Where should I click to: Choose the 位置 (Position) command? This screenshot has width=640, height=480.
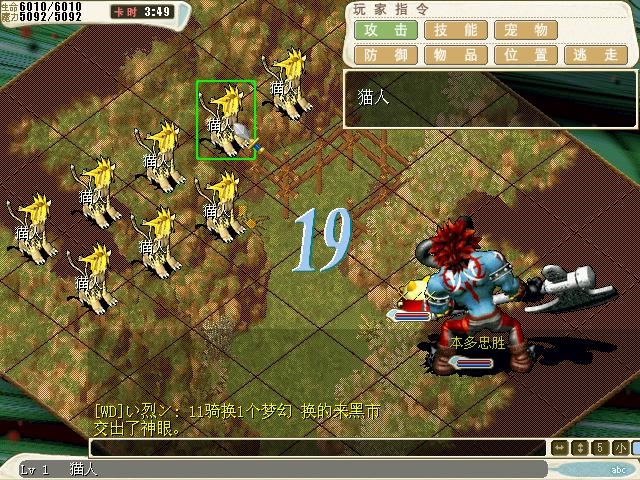(527, 55)
